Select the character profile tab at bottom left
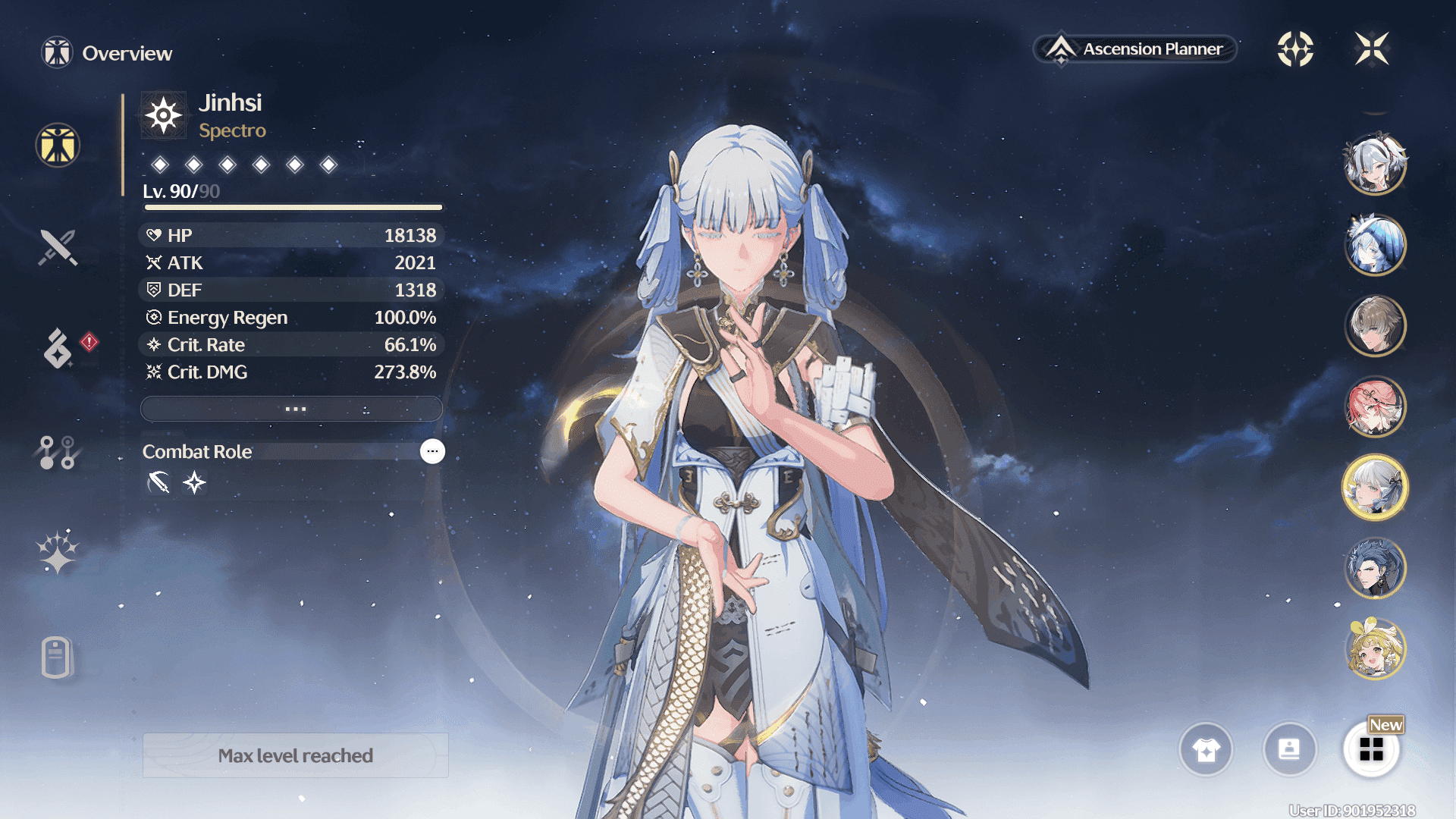1456x819 pixels. click(57, 657)
